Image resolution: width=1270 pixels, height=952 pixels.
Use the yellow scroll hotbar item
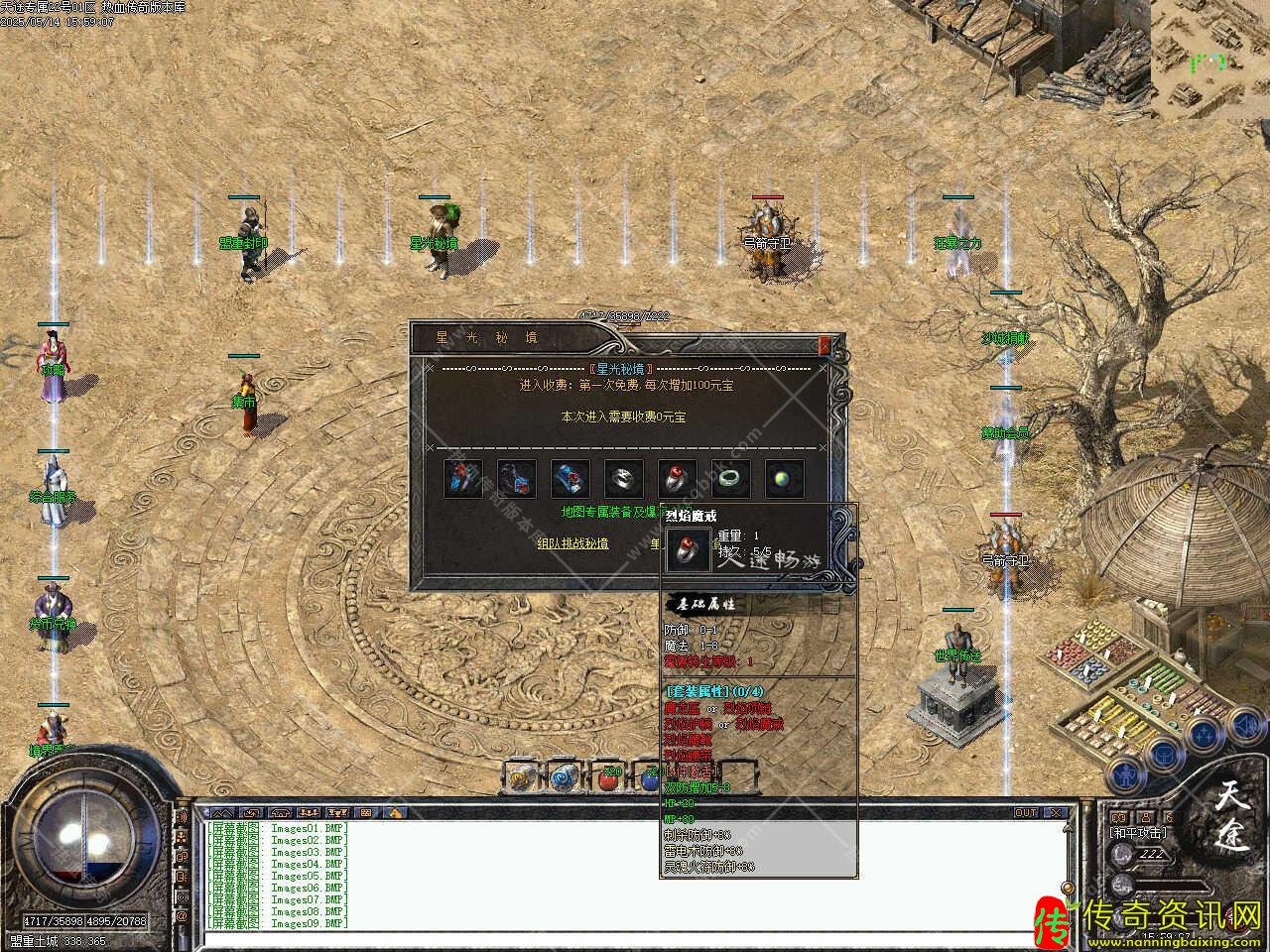[521, 778]
